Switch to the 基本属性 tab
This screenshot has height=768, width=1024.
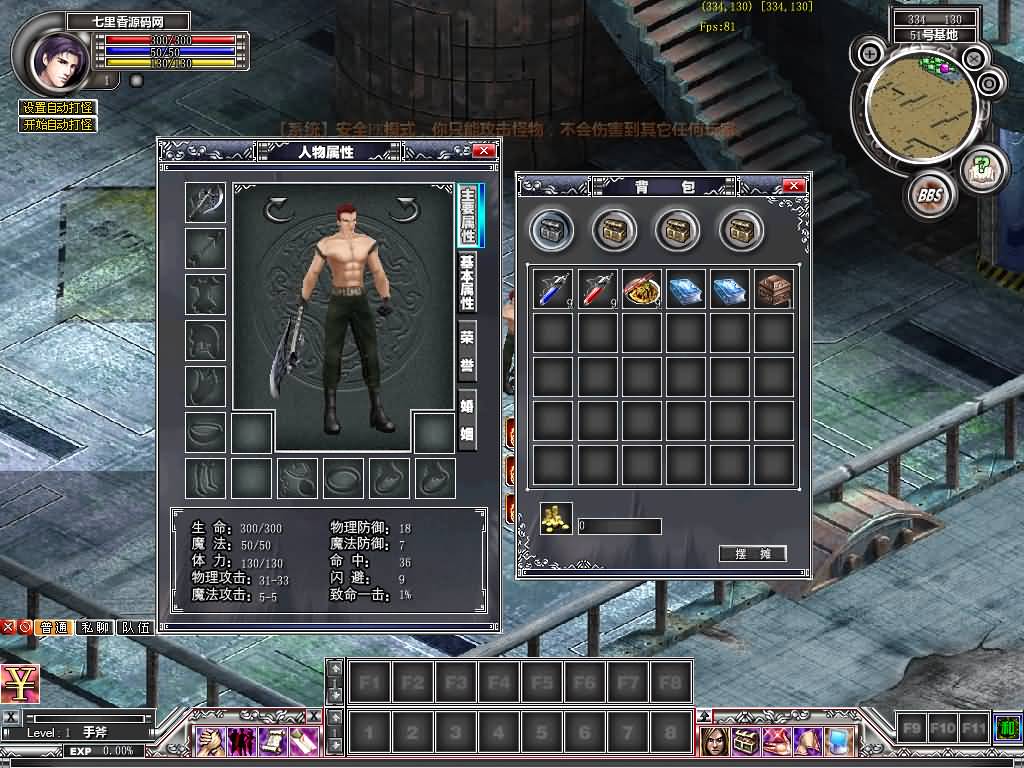click(466, 282)
